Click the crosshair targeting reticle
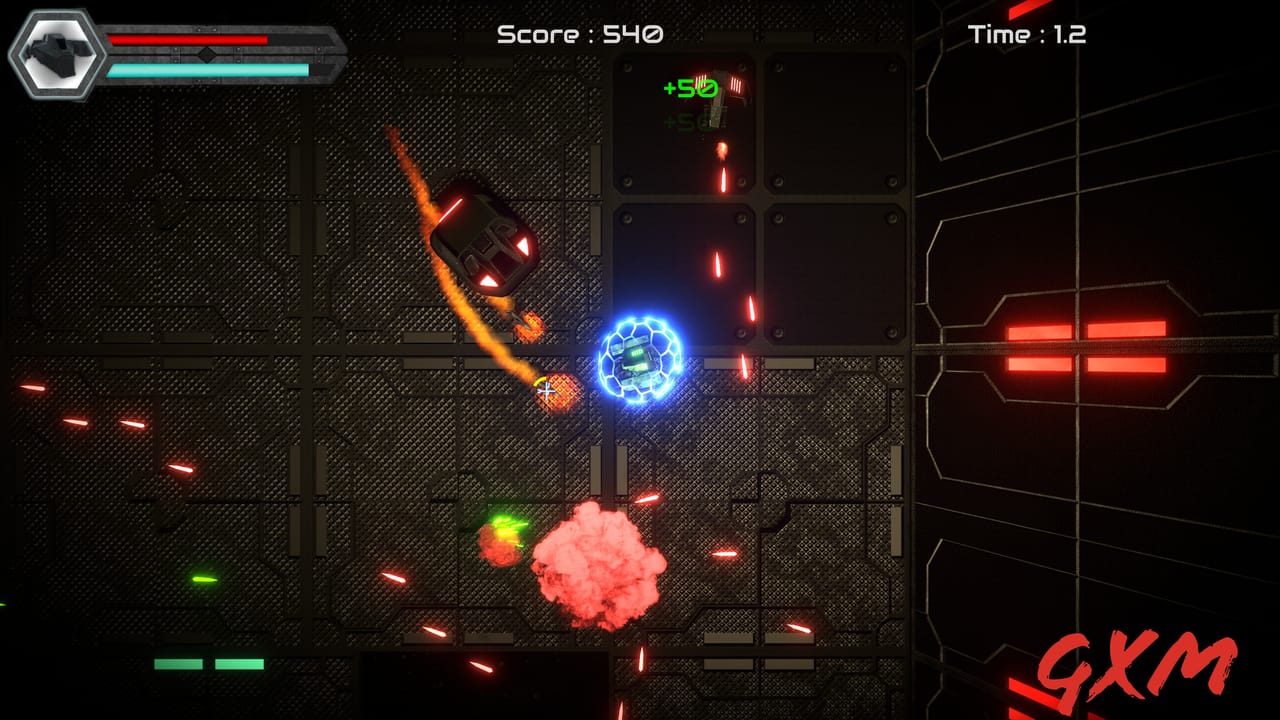 click(x=548, y=390)
